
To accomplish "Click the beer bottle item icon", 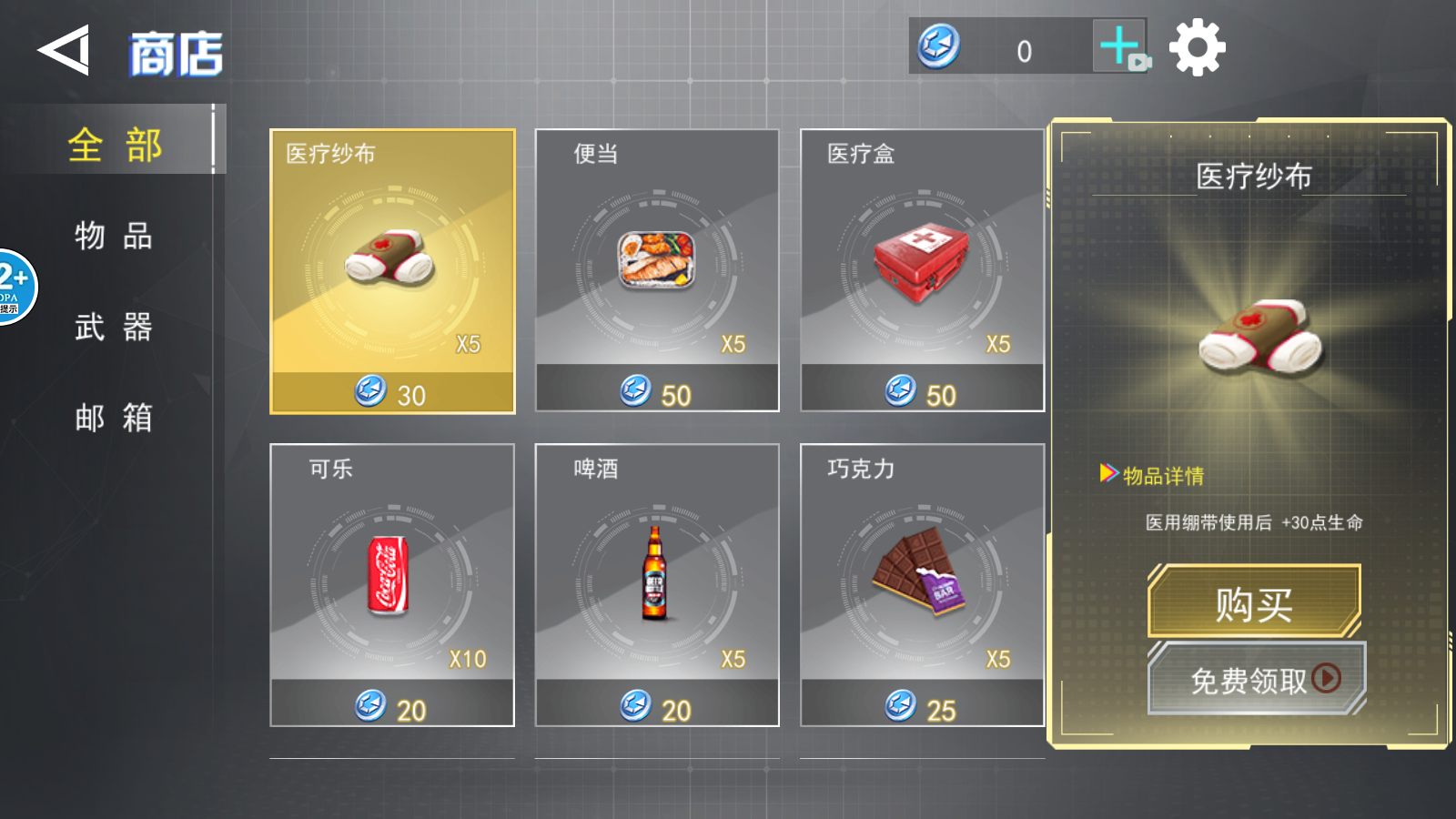I will [655, 576].
